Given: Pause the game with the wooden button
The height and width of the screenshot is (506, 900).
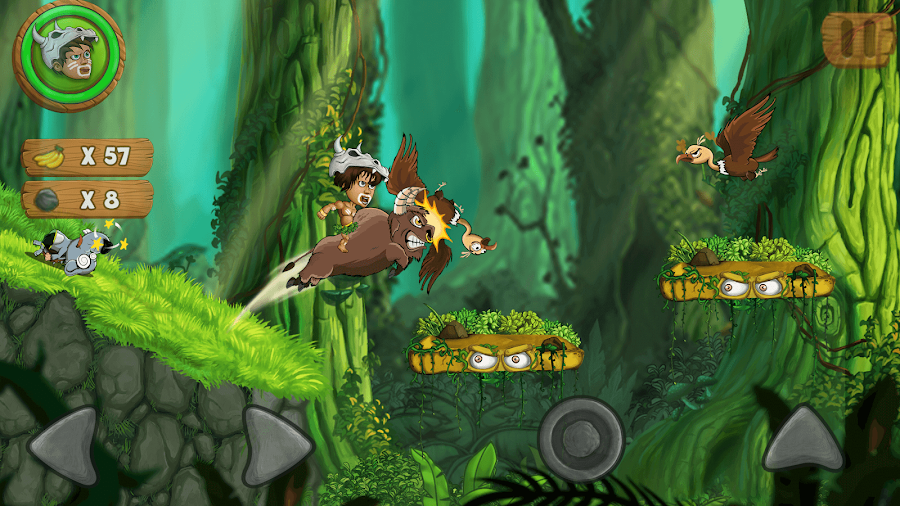Looking at the screenshot, I should coord(857,38).
